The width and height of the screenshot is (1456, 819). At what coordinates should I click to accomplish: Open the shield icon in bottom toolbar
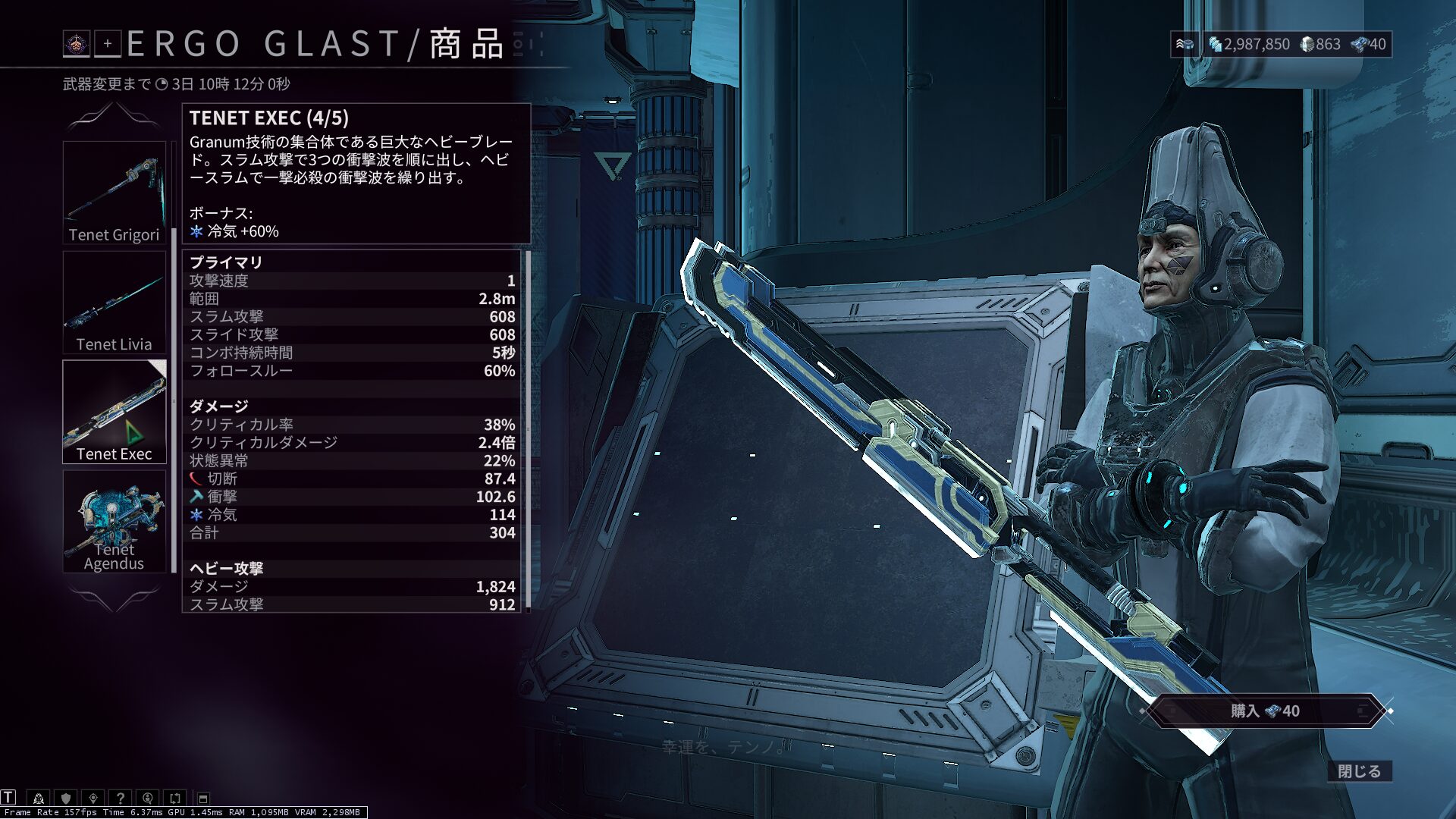(x=66, y=798)
